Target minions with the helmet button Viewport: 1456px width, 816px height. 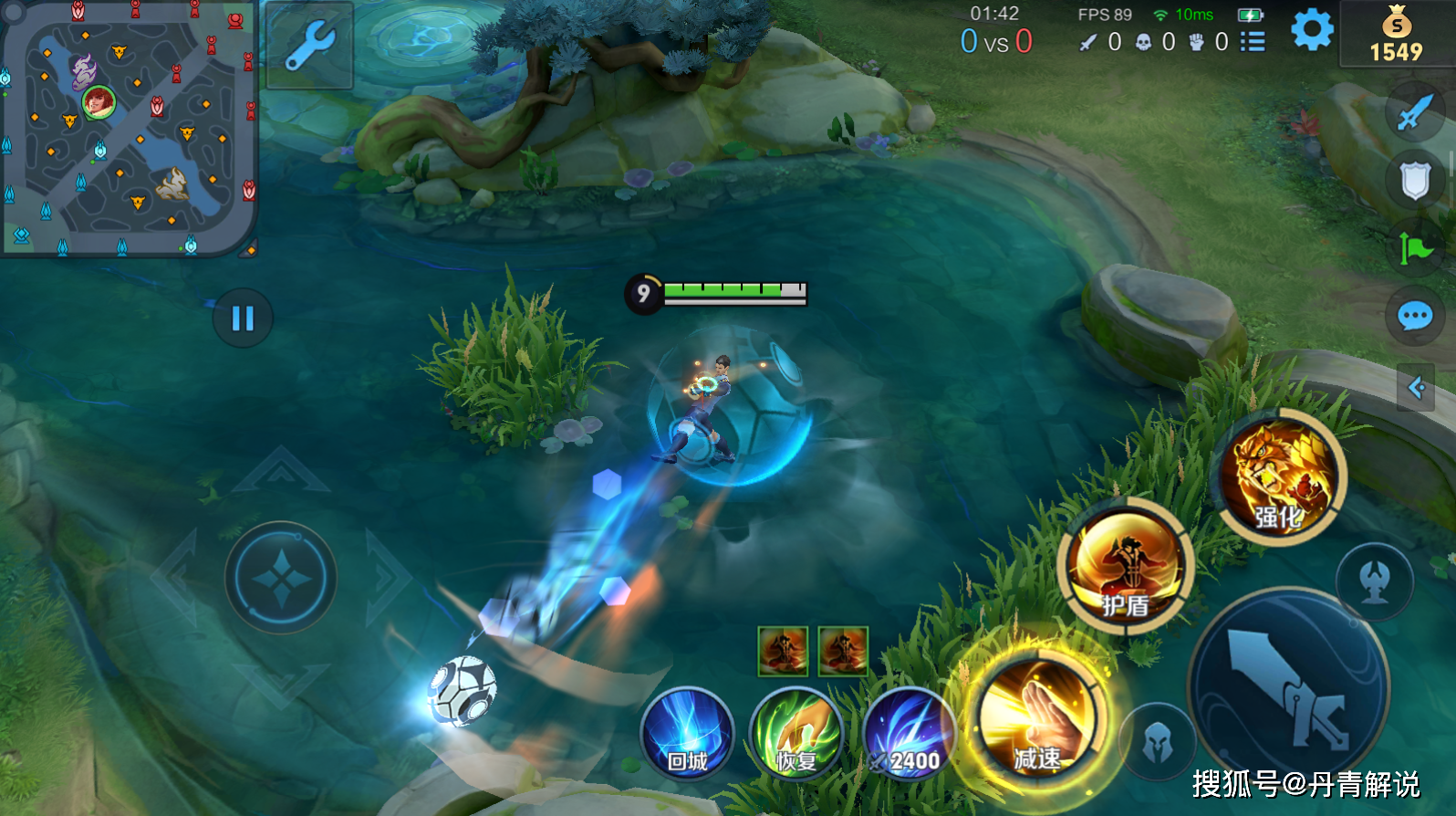(x=1158, y=742)
